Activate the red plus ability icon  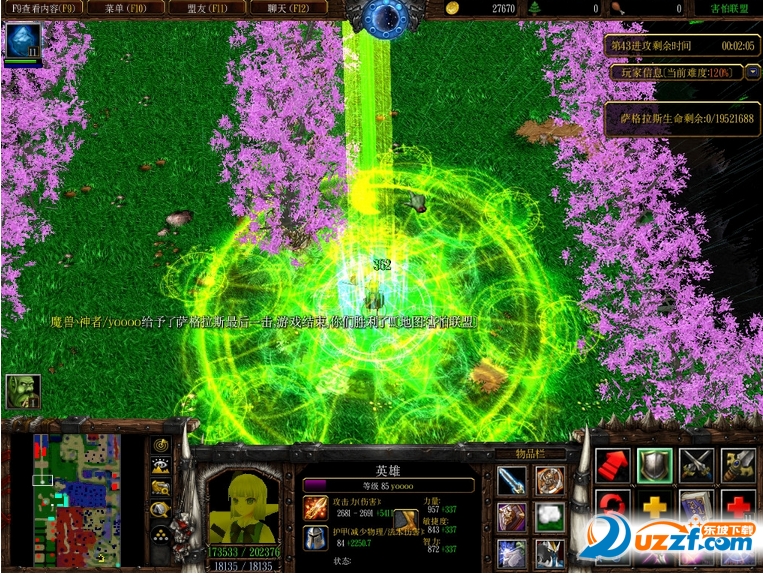tap(738, 505)
